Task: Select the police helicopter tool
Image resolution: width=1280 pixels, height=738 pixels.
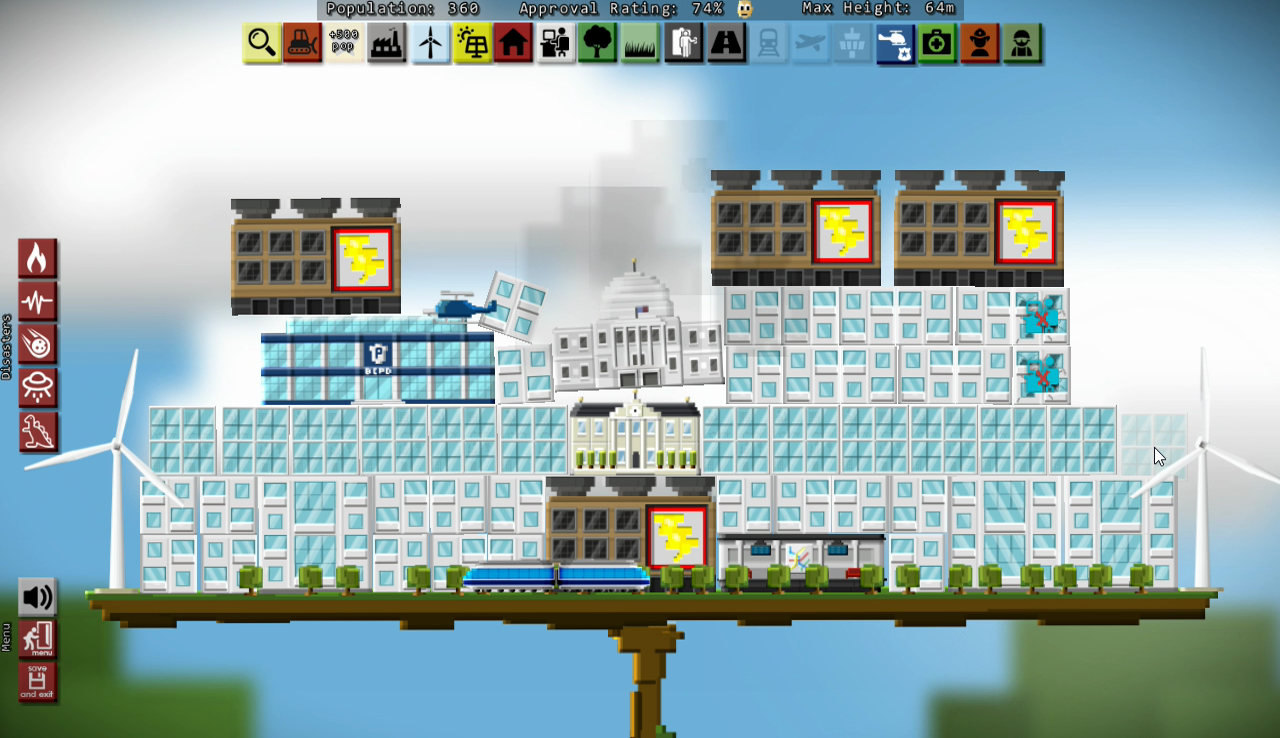Action: 894,43
